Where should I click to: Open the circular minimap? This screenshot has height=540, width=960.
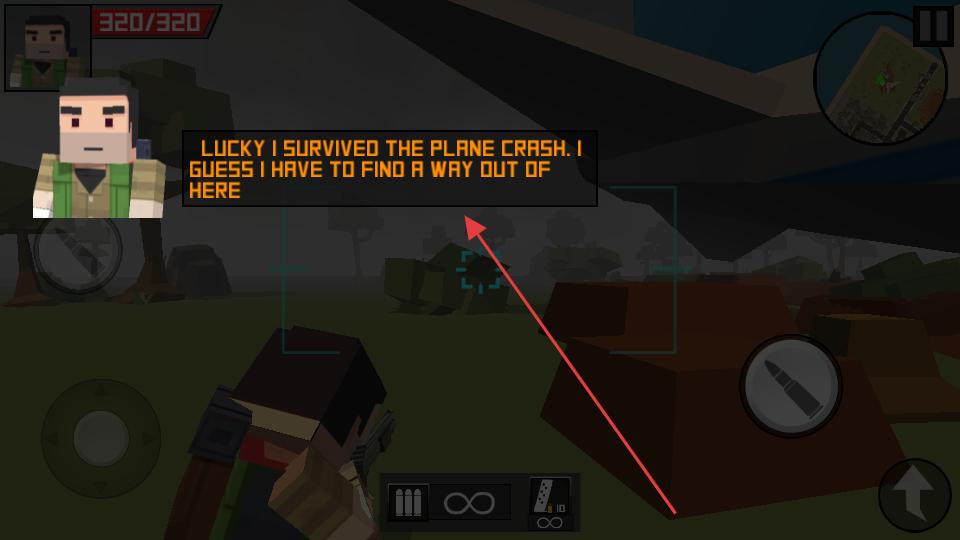[880, 79]
